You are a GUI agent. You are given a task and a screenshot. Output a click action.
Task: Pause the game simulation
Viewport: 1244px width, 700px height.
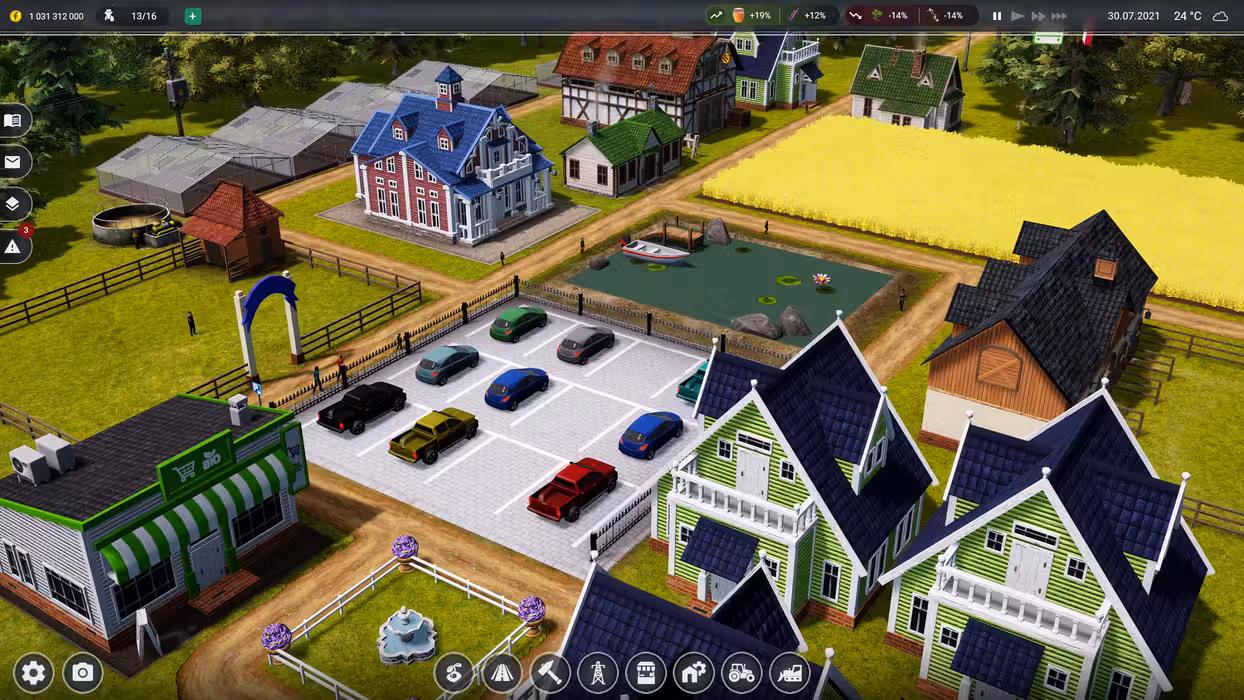pos(997,16)
